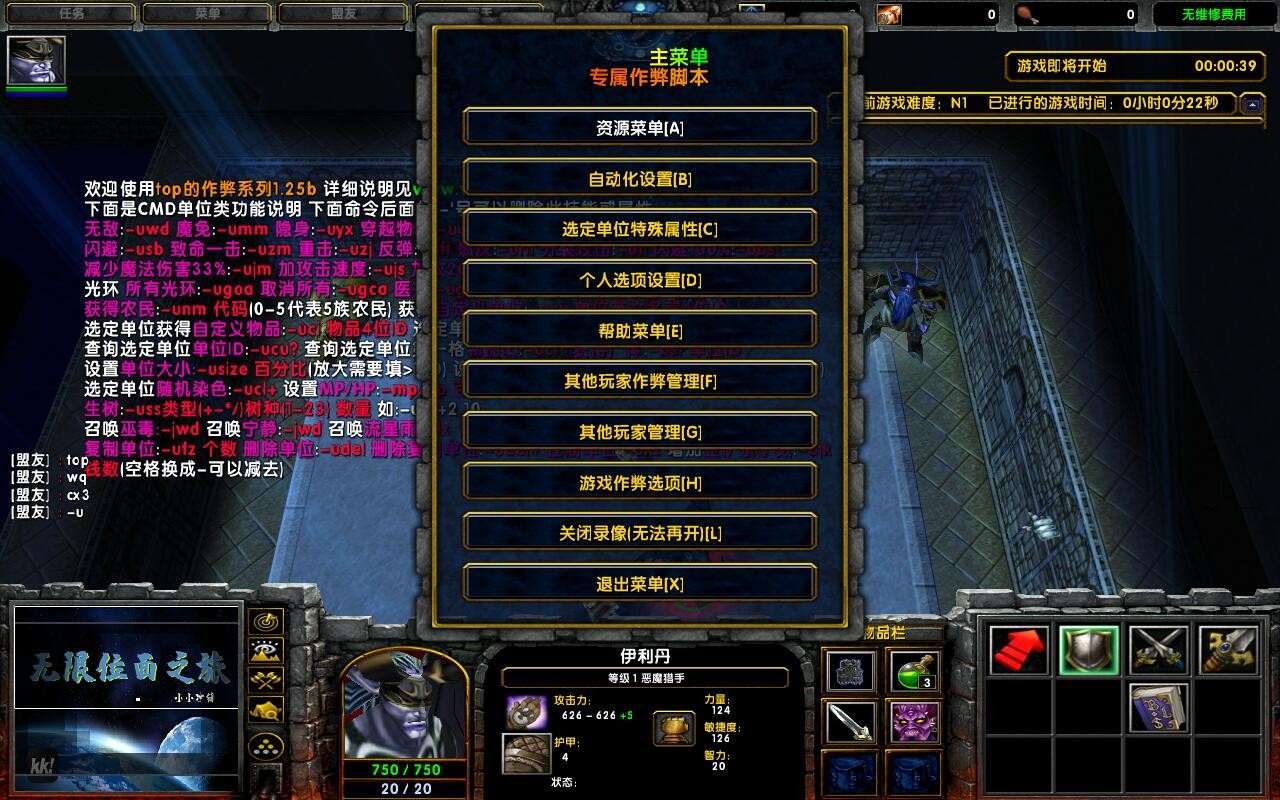Select the red arrow upgrade ability
Viewport: 1280px width, 800px height.
click(1018, 651)
